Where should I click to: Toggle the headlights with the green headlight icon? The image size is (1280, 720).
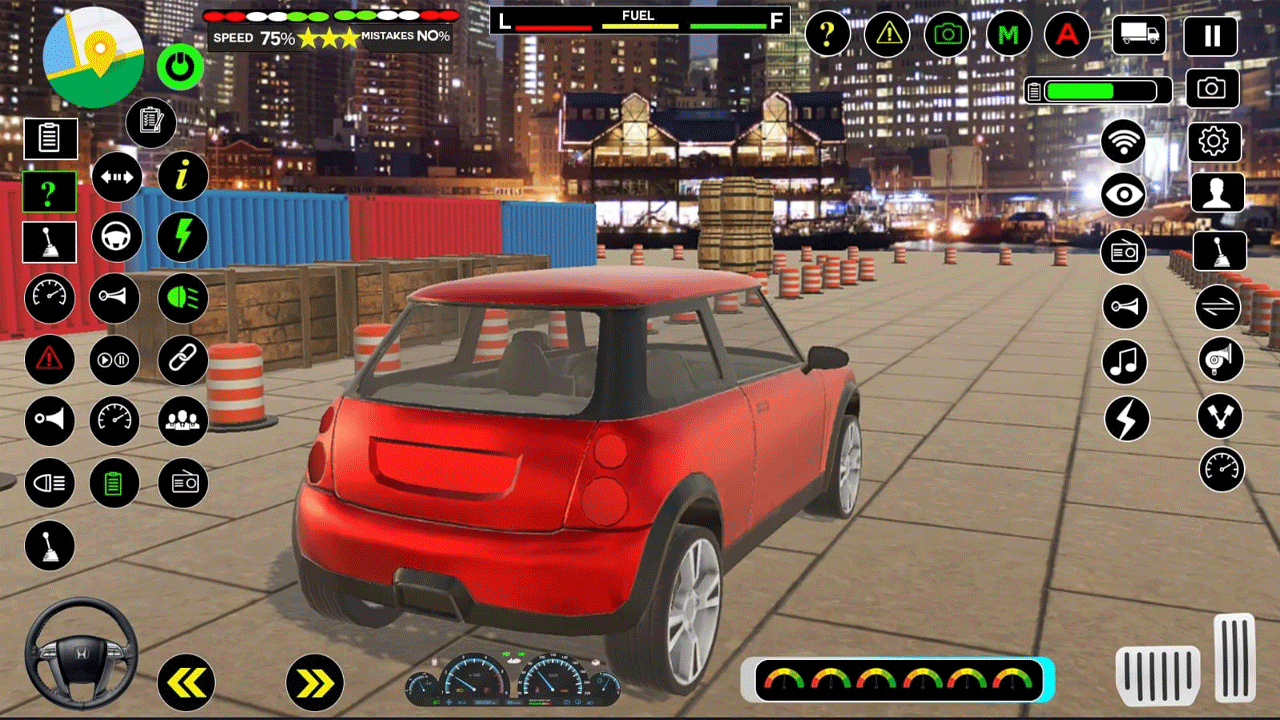181,298
